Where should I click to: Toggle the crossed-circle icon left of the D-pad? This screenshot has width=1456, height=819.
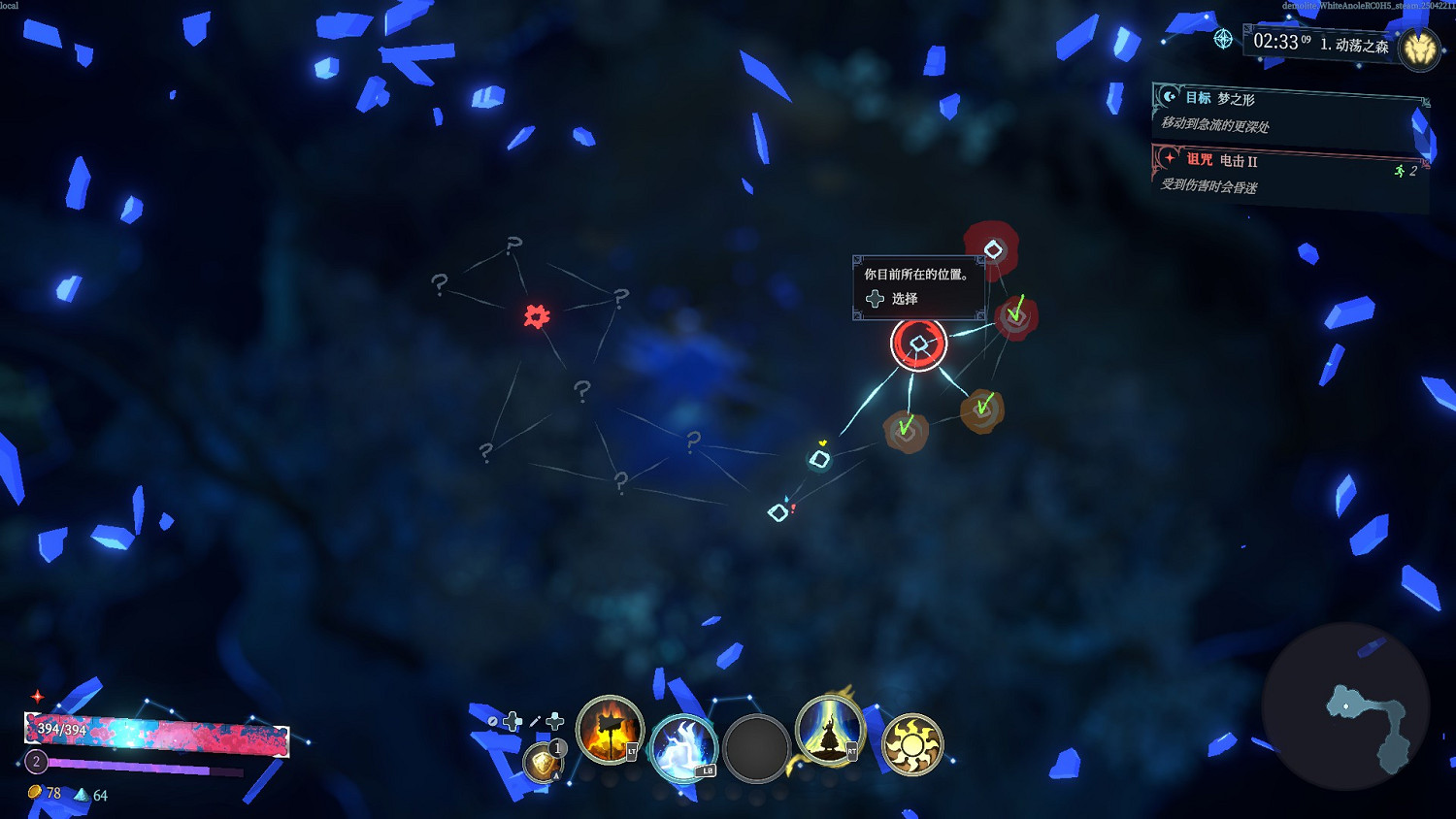point(492,721)
